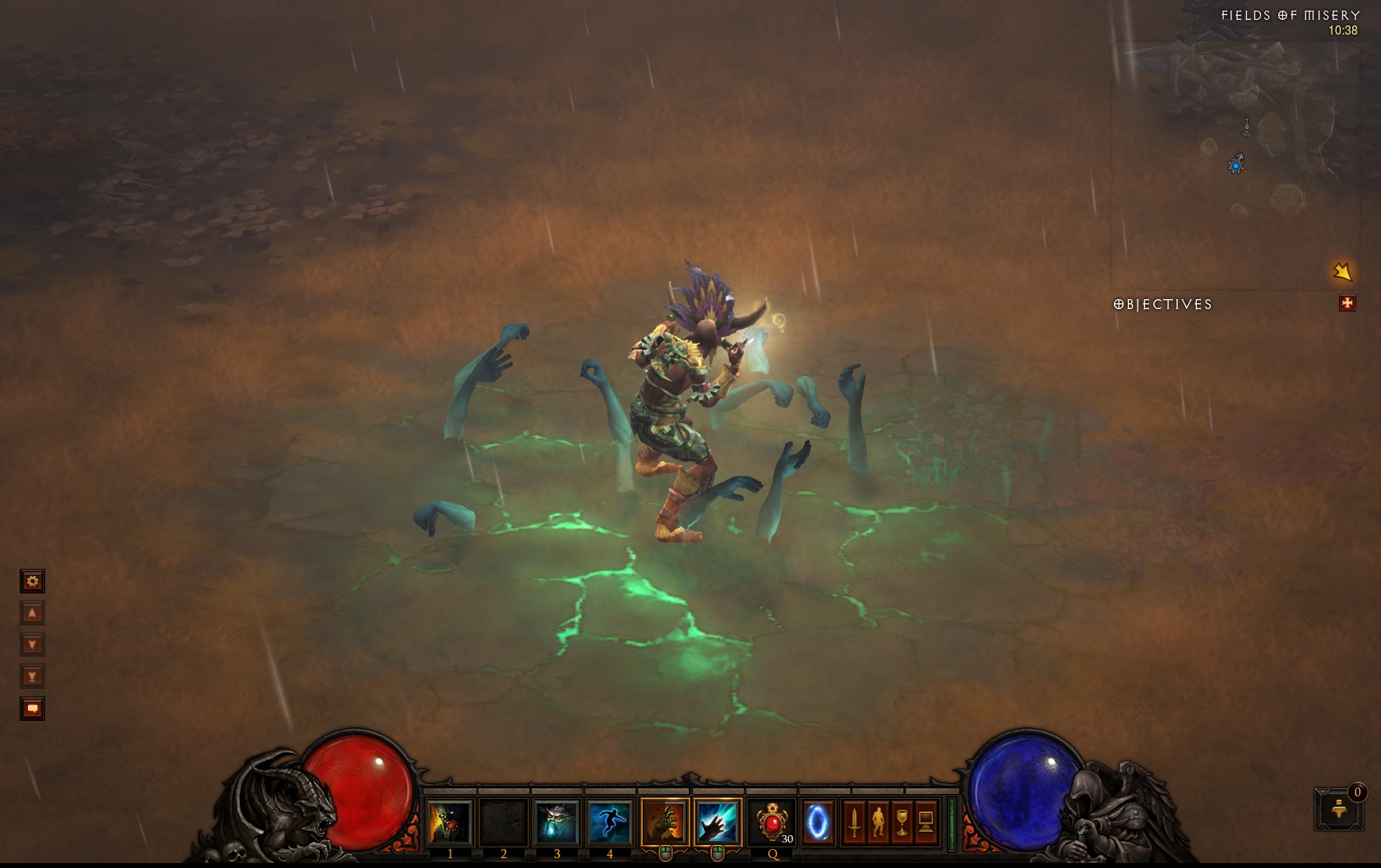
Task: Click the plain chat down-arrow button
Action: (x=32, y=645)
